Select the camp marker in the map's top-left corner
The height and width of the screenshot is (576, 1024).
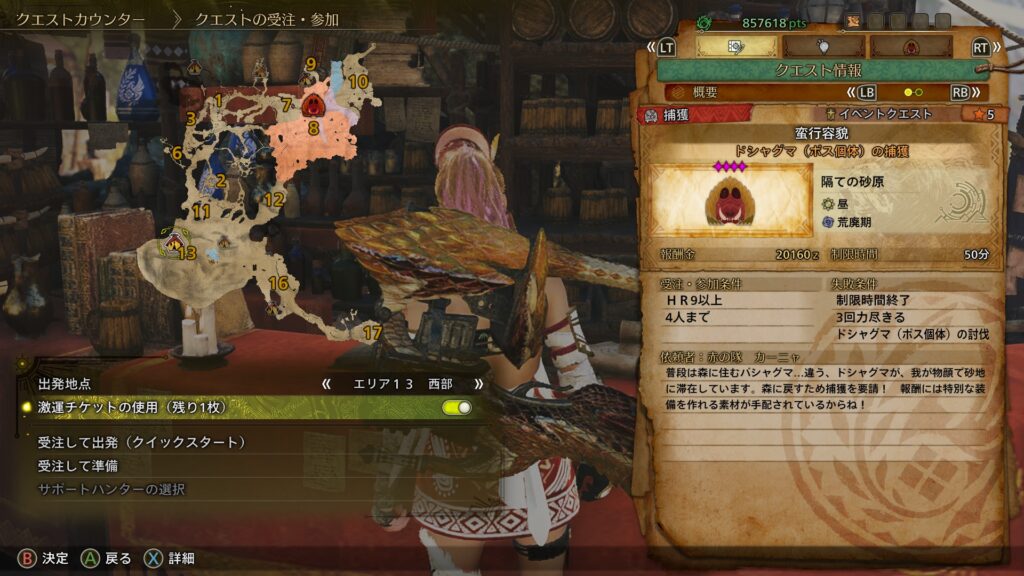[x=194, y=68]
